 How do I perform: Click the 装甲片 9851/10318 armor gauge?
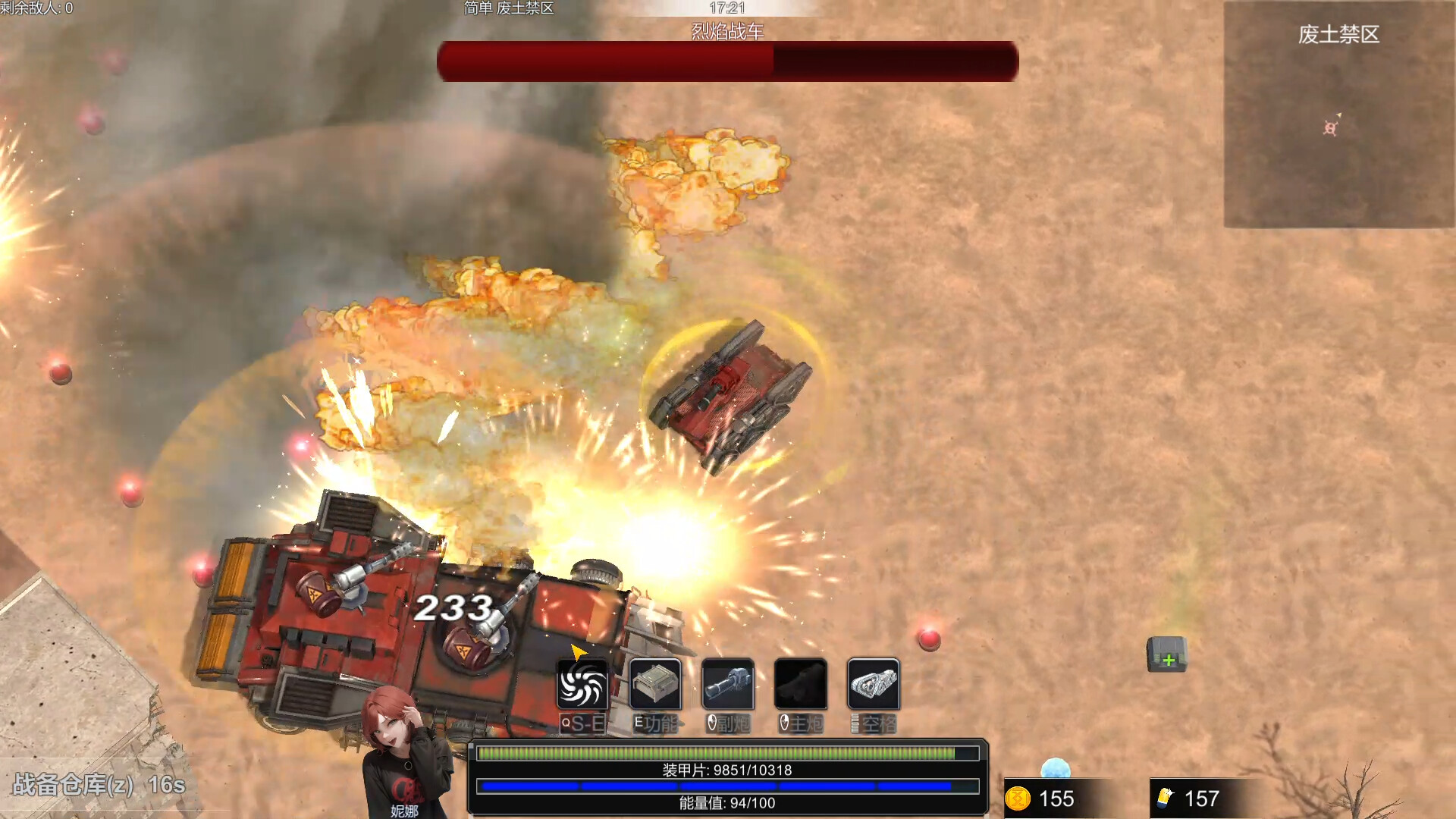point(726,753)
